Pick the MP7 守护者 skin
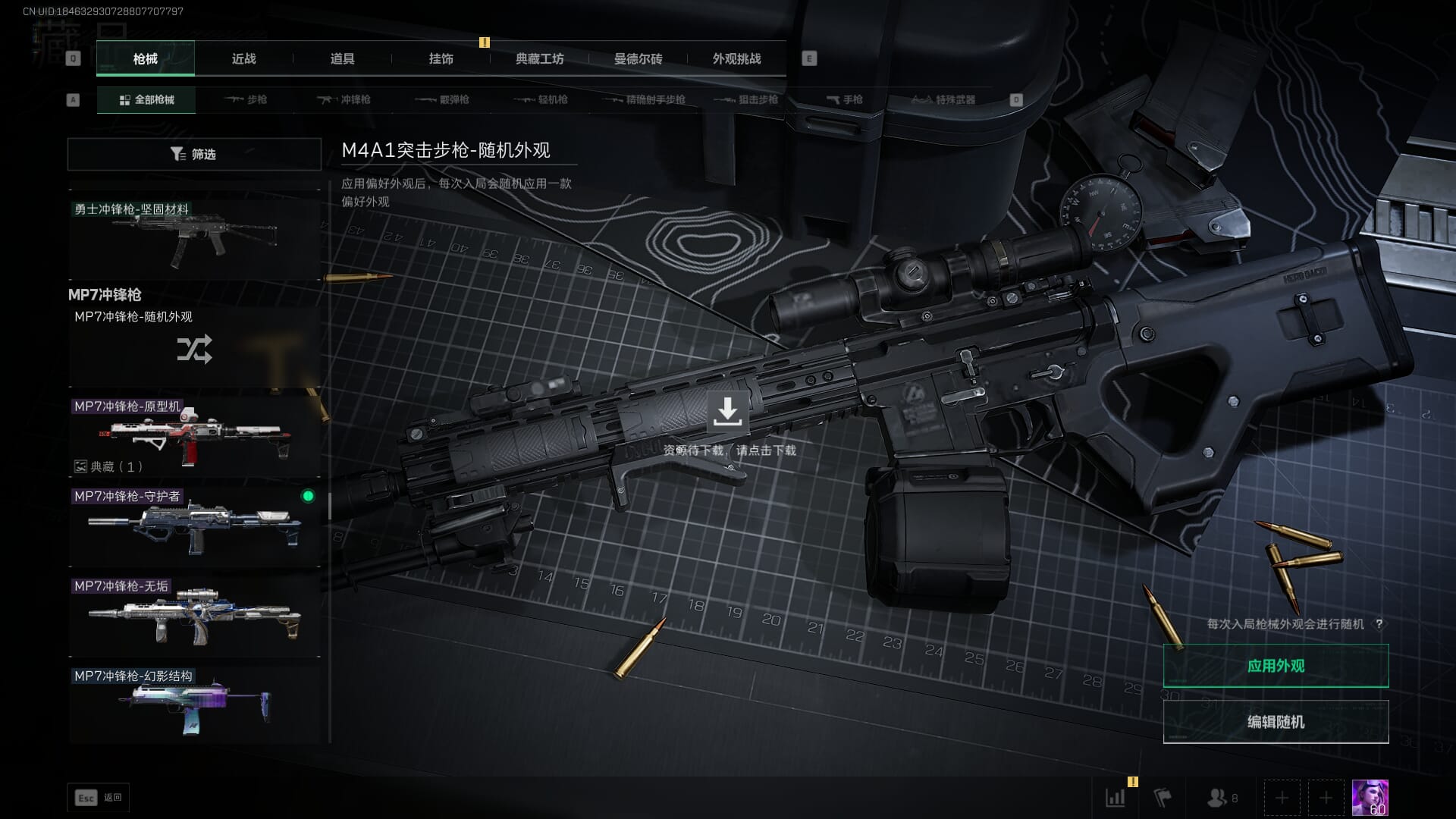The height and width of the screenshot is (819, 1456). [x=194, y=526]
